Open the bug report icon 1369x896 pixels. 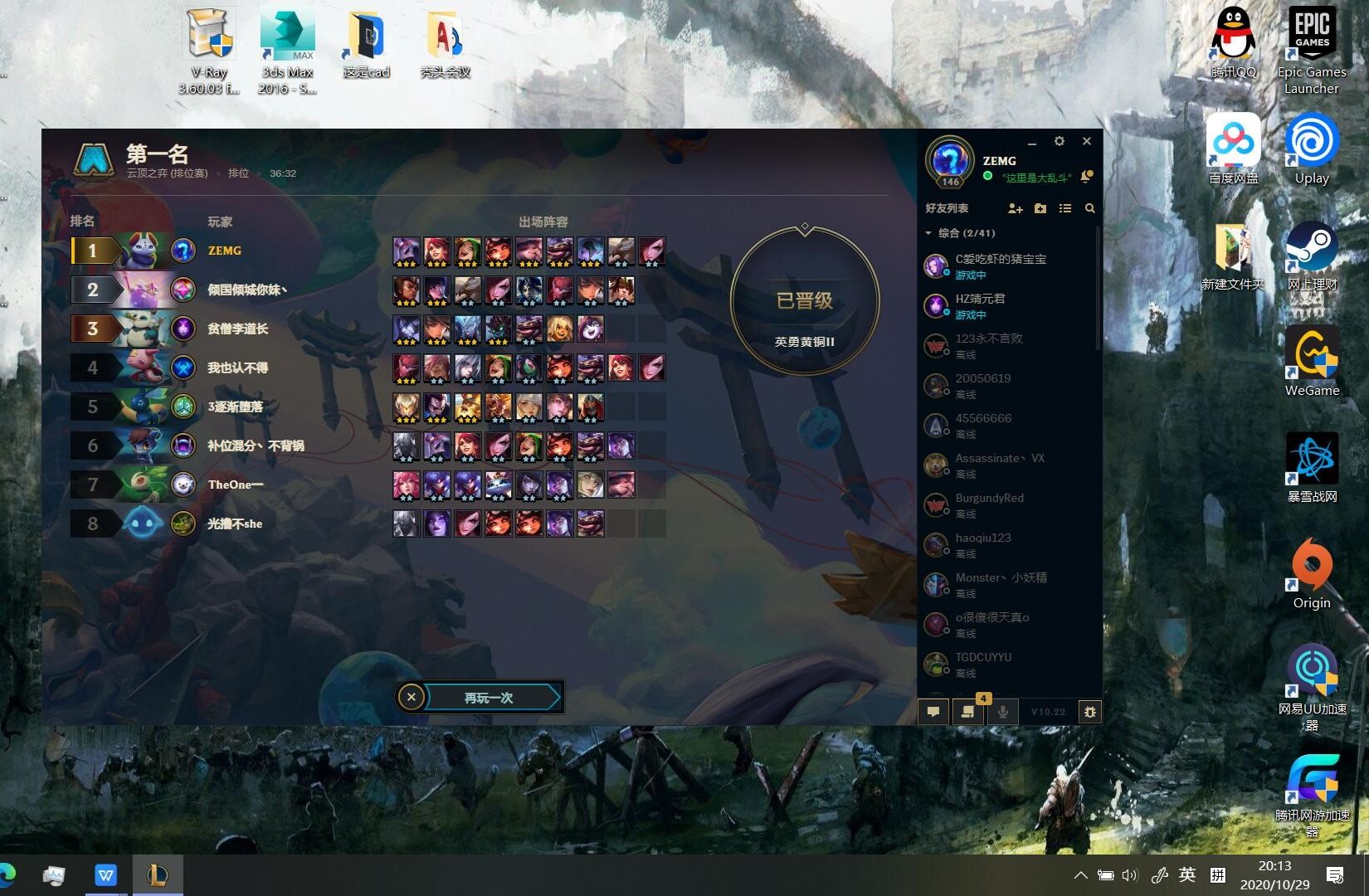[1089, 712]
